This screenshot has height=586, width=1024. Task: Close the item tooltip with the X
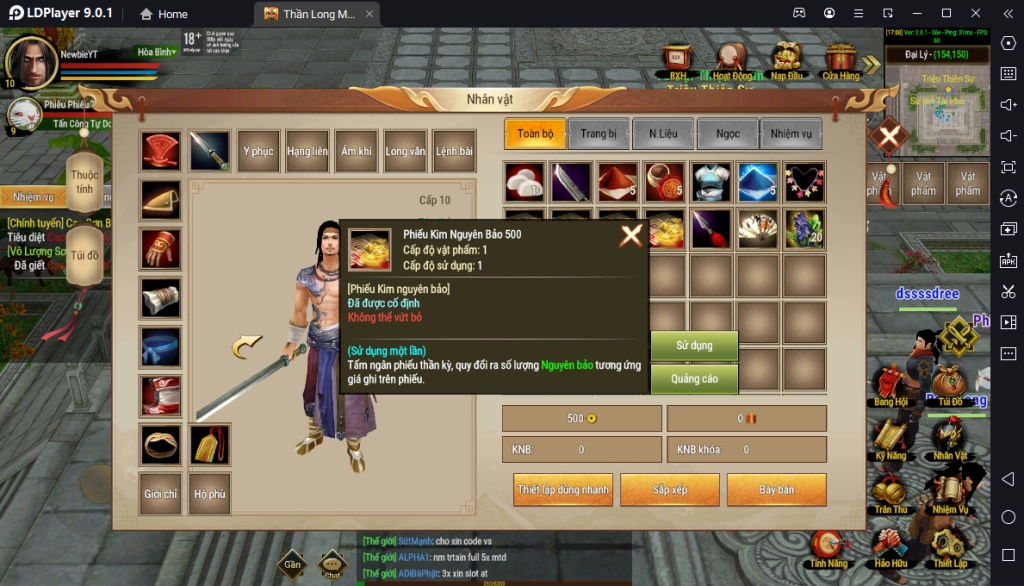pyautogui.click(x=631, y=236)
